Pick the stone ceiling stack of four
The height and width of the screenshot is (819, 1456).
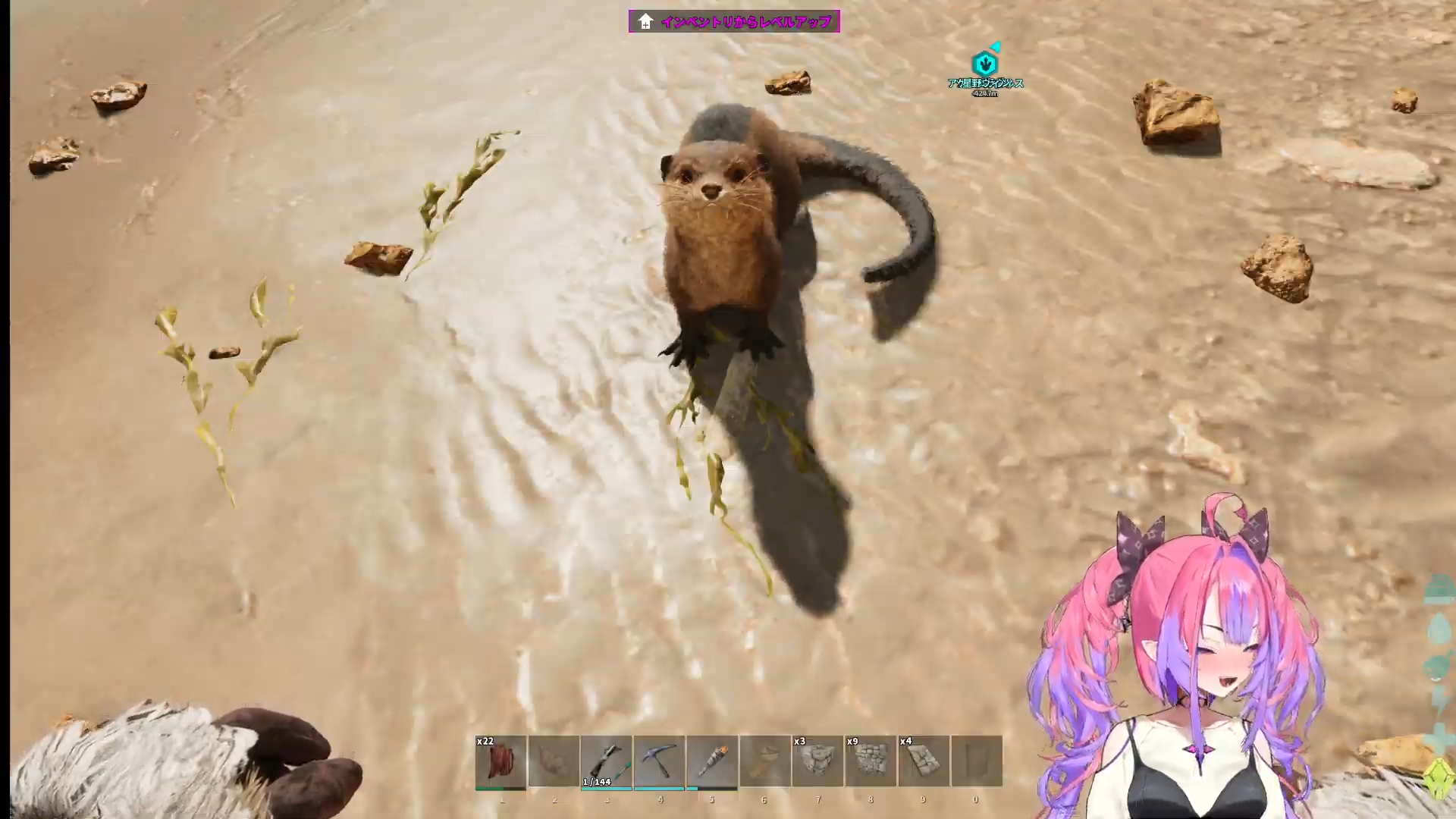click(x=924, y=761)
